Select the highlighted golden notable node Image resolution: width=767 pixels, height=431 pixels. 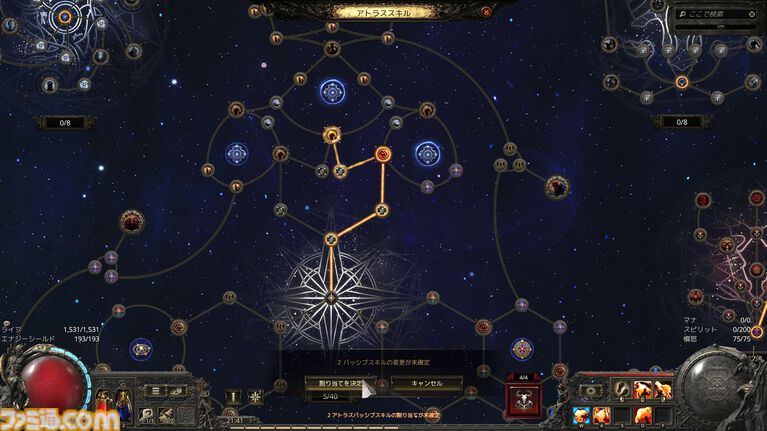pyautogui.click(x=332, y=135)
